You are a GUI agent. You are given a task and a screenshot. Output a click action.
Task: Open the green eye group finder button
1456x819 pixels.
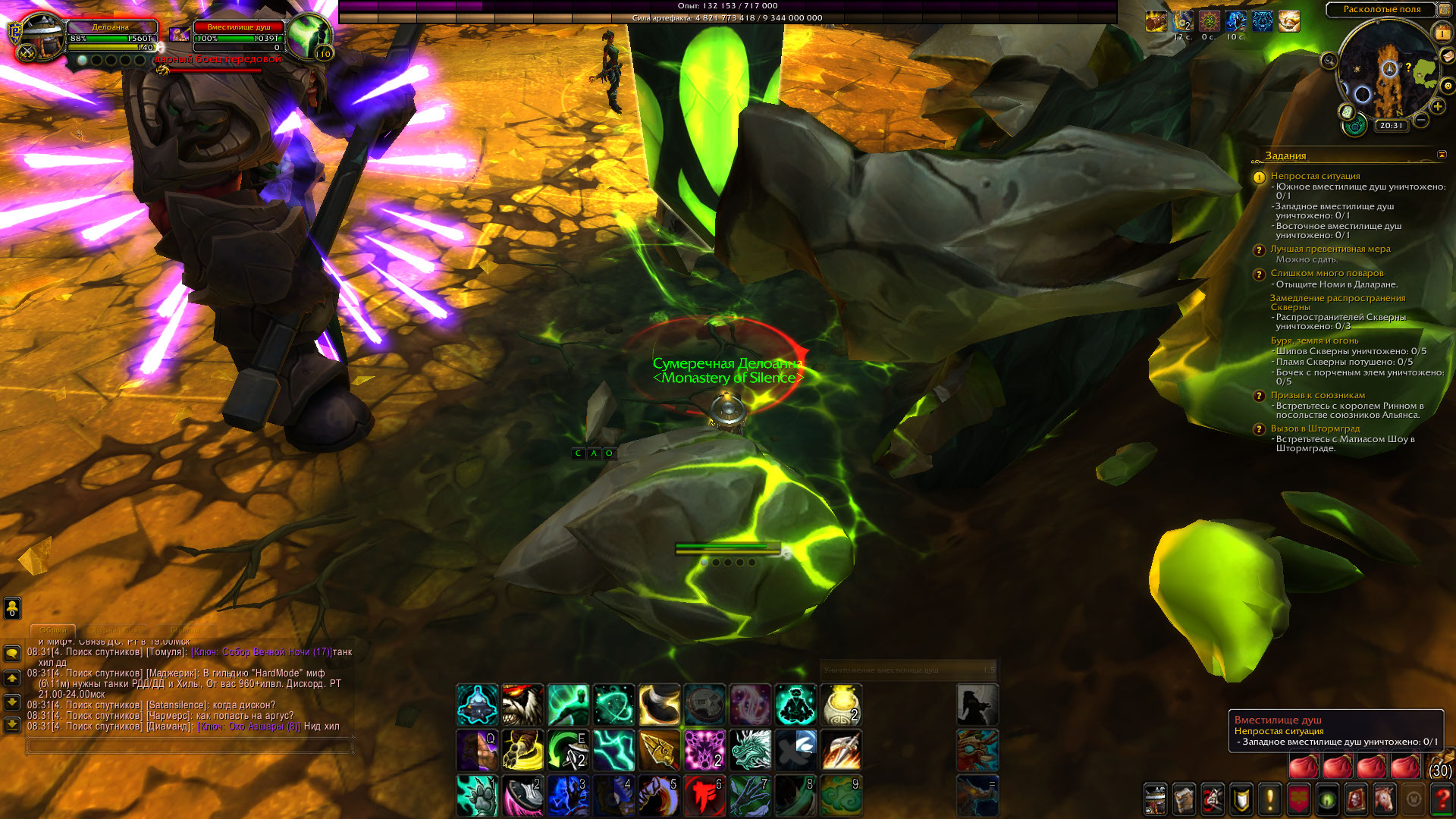pos(1327,799)
